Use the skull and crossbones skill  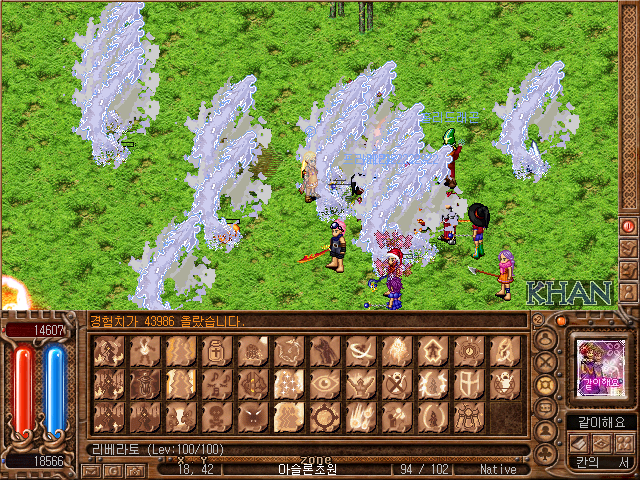point(216,416)
